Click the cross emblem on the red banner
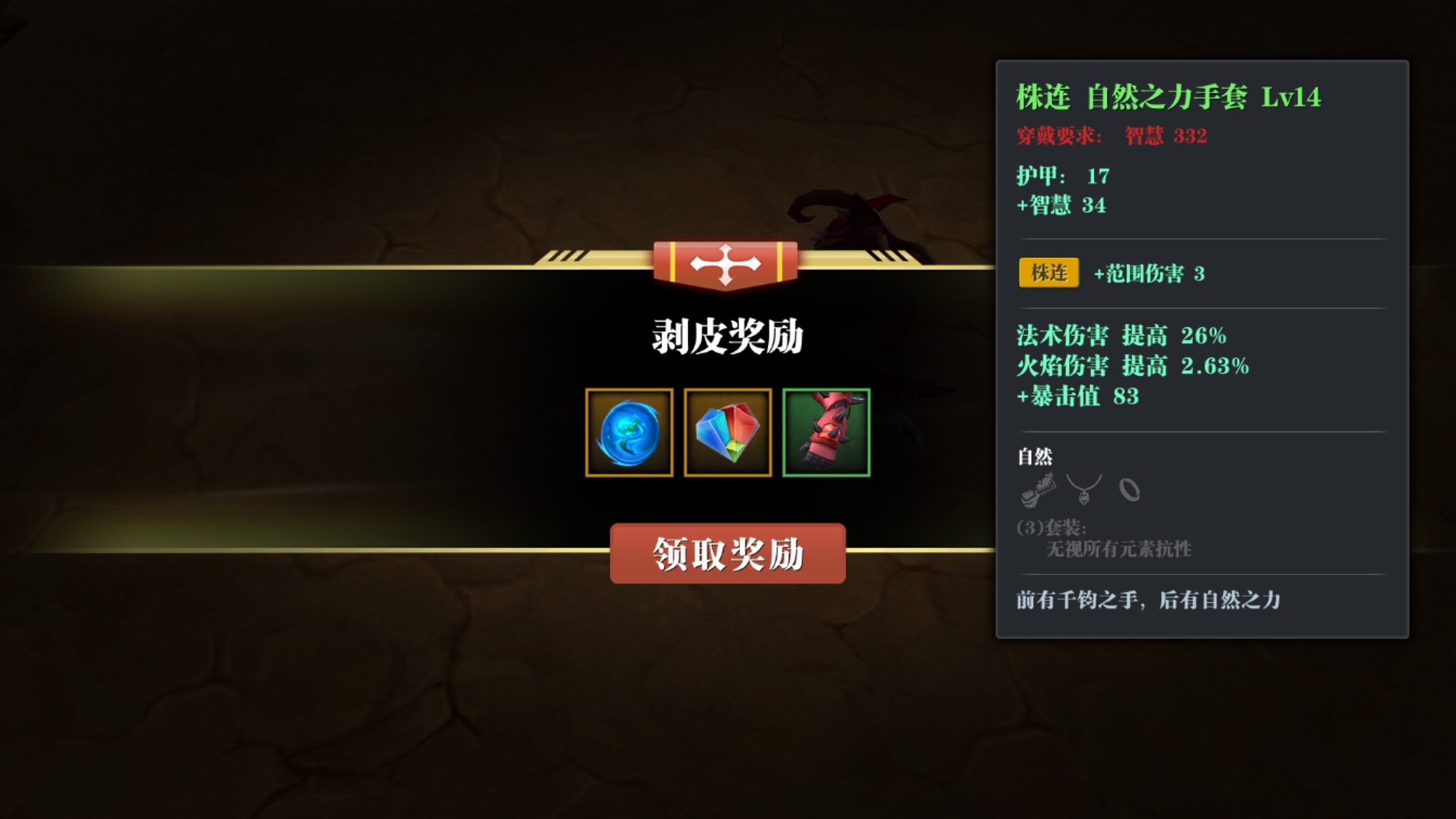The height and width of the screenshot is (819, 1456). (x=726, y=264)
